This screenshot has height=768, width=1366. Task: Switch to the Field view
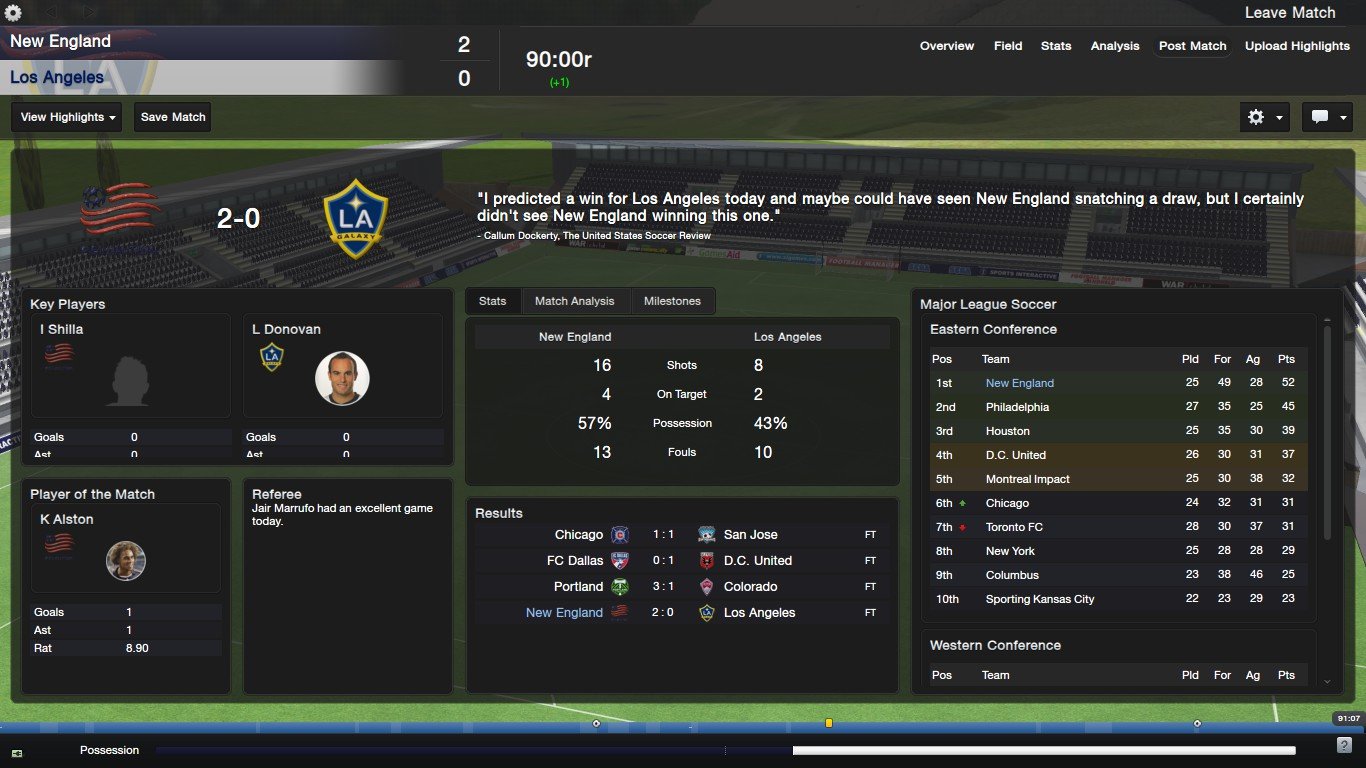(1007, 46)
